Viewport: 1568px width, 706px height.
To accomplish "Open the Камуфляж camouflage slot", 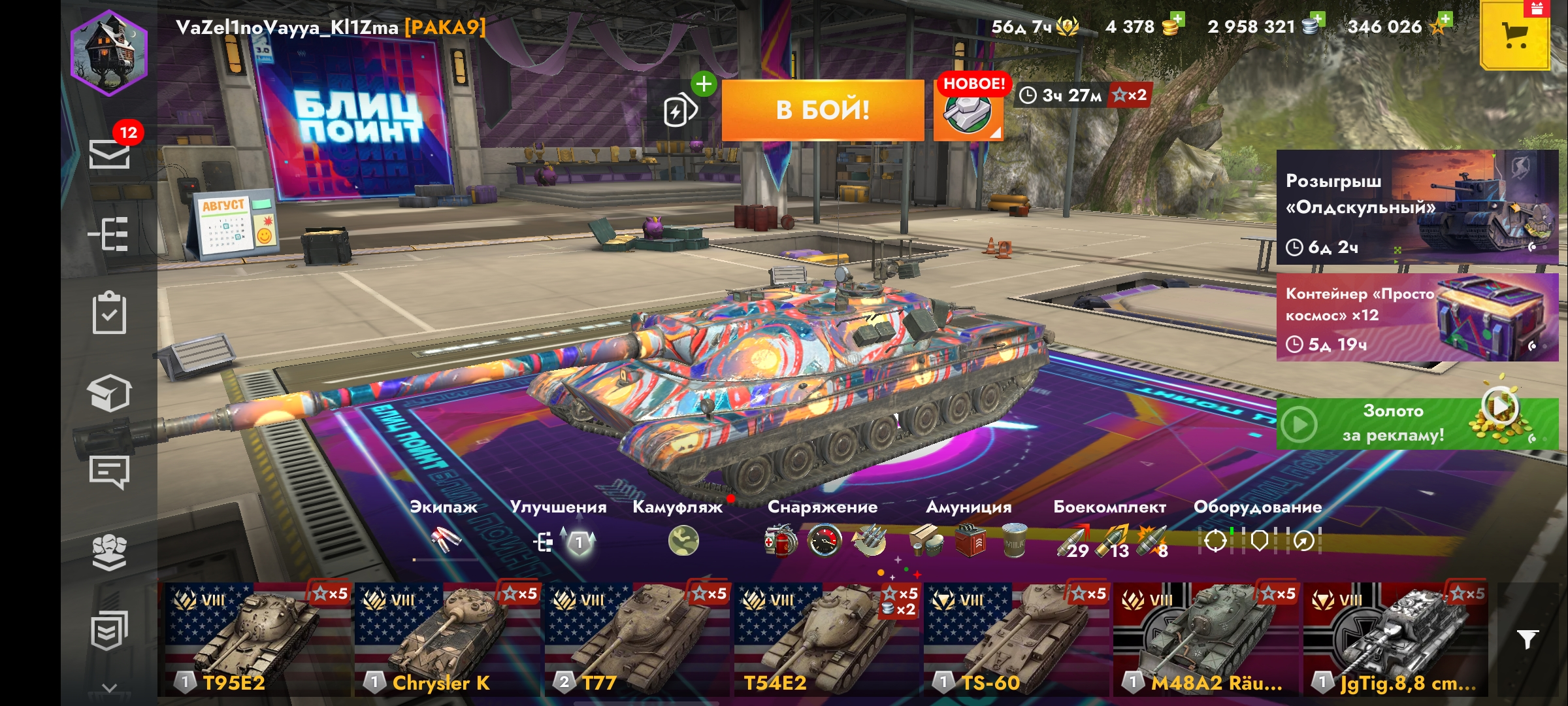I will (x=683, y=541).
